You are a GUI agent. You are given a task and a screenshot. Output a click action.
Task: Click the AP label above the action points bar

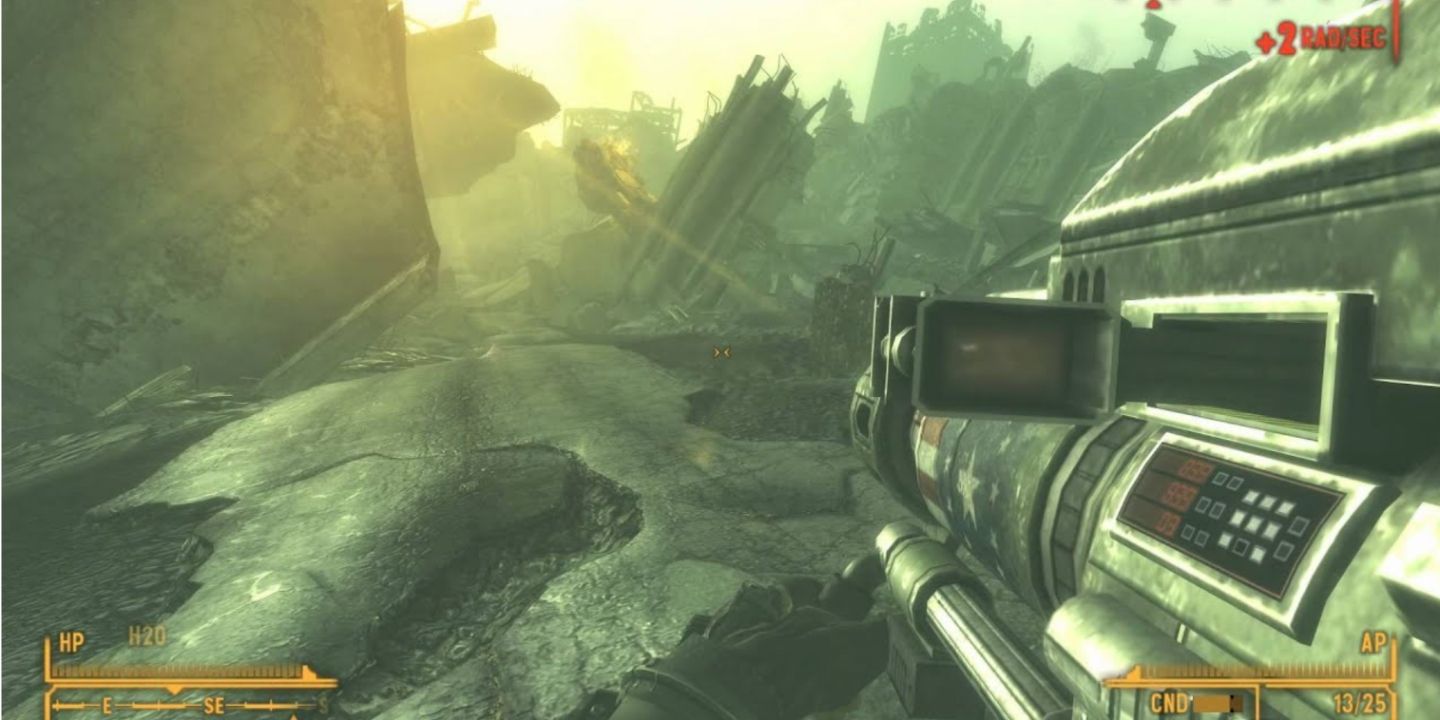point(1374,641)
